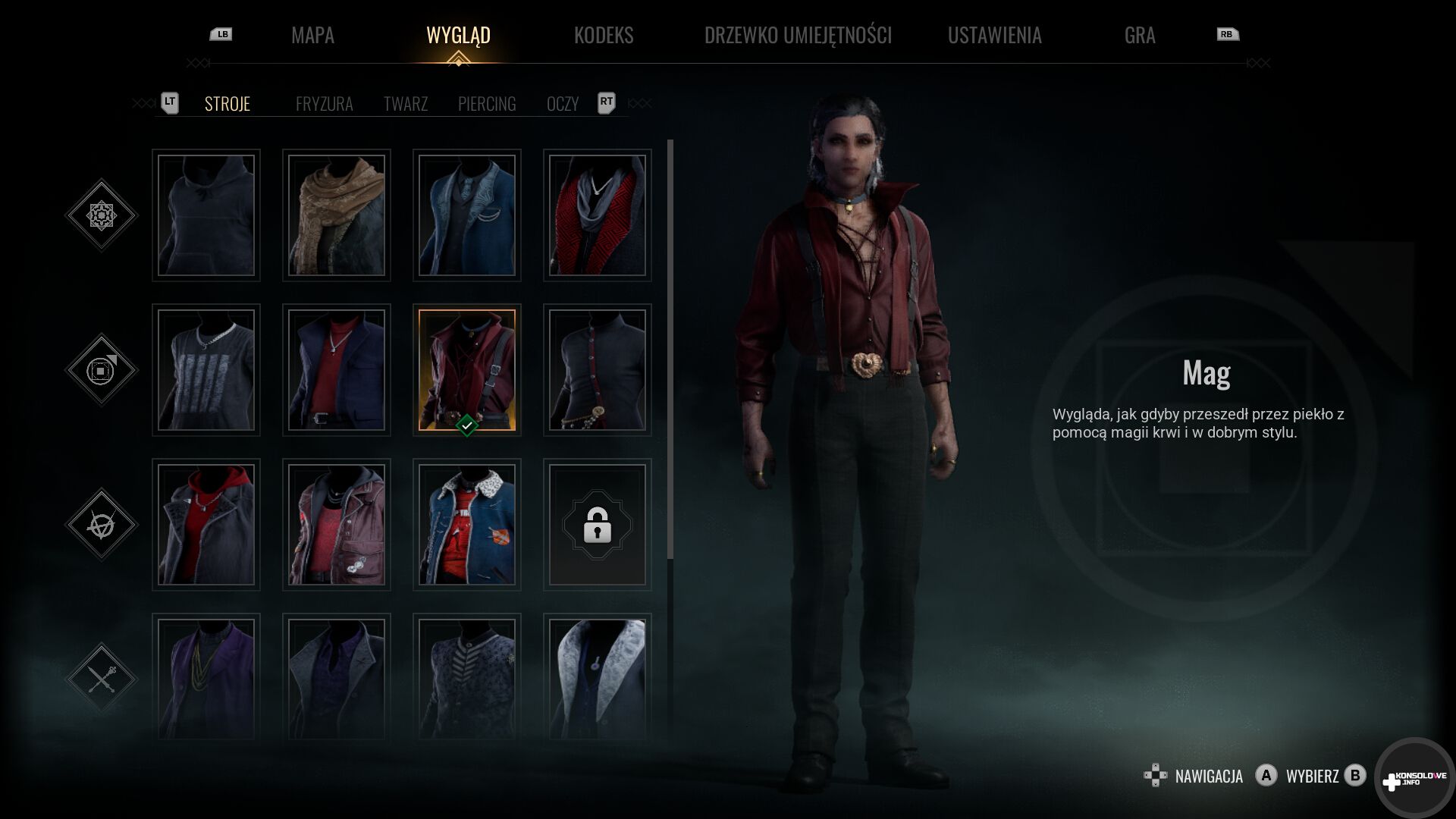Choose the navy jacket with red shirt
Viewport: 1456px width, 819px height.
click(x=337, y=370)
